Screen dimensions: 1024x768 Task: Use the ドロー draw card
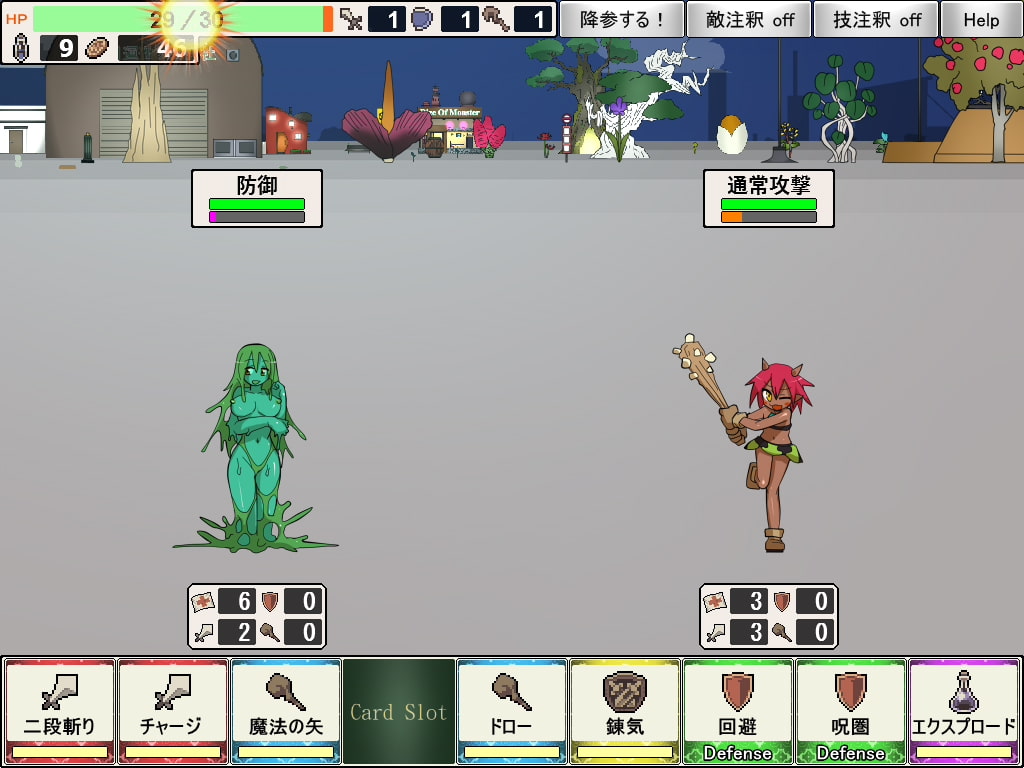[511, 710]
